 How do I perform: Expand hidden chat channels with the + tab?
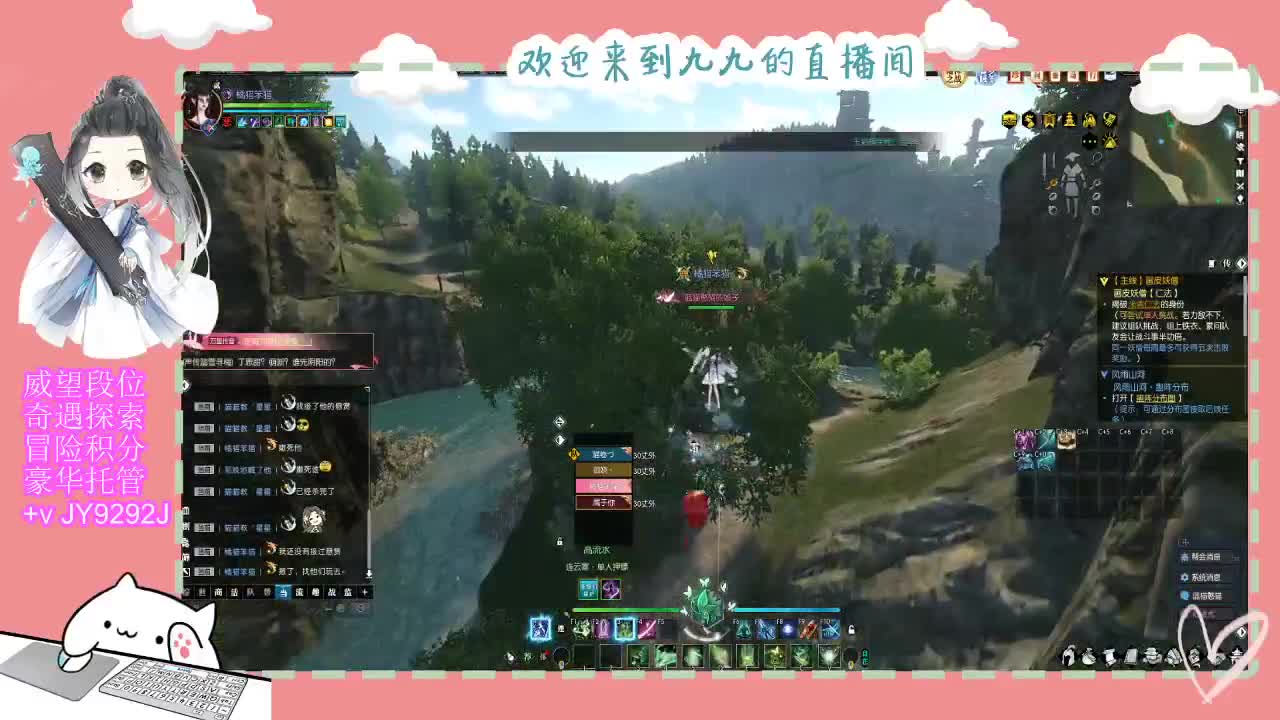tap(364, 592)
